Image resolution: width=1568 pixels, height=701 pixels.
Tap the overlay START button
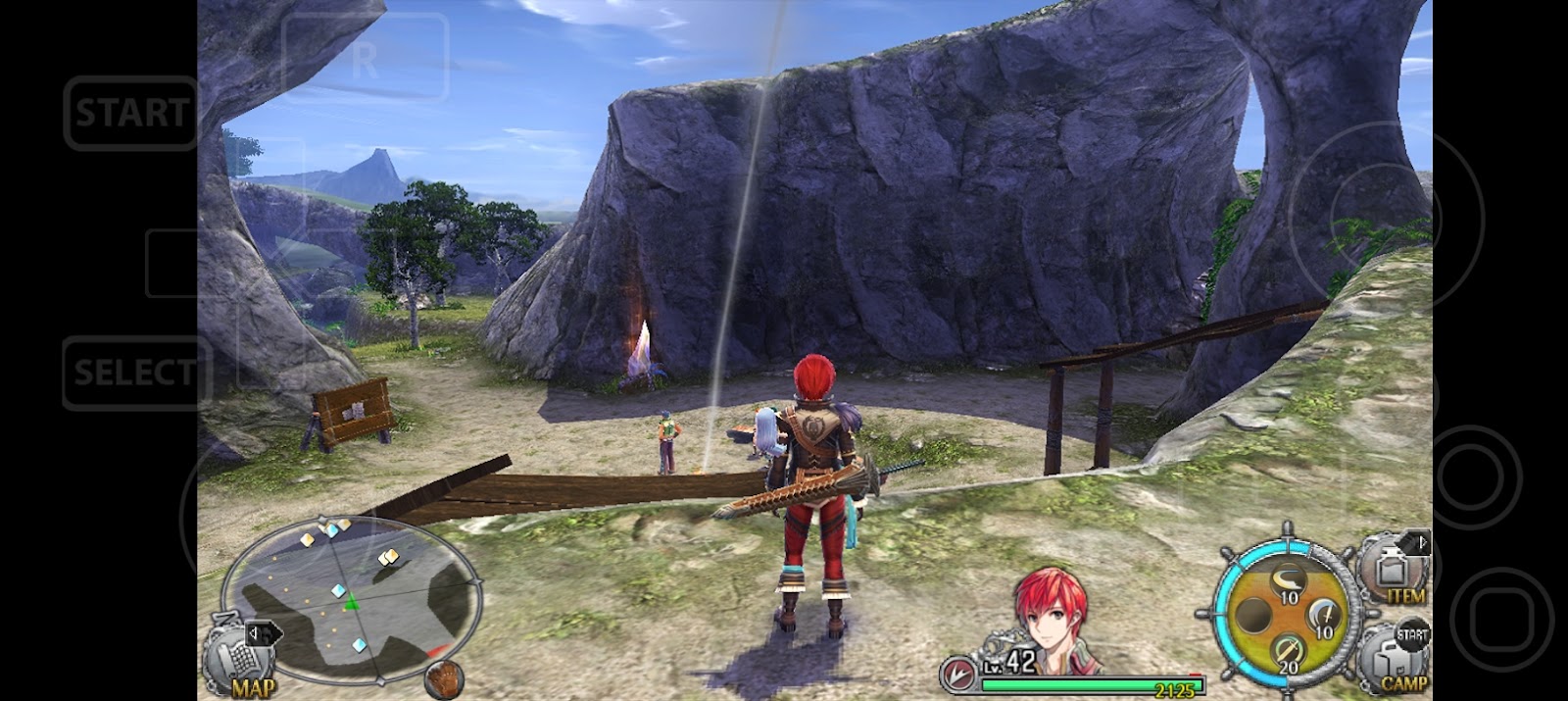tap(131, 113)
